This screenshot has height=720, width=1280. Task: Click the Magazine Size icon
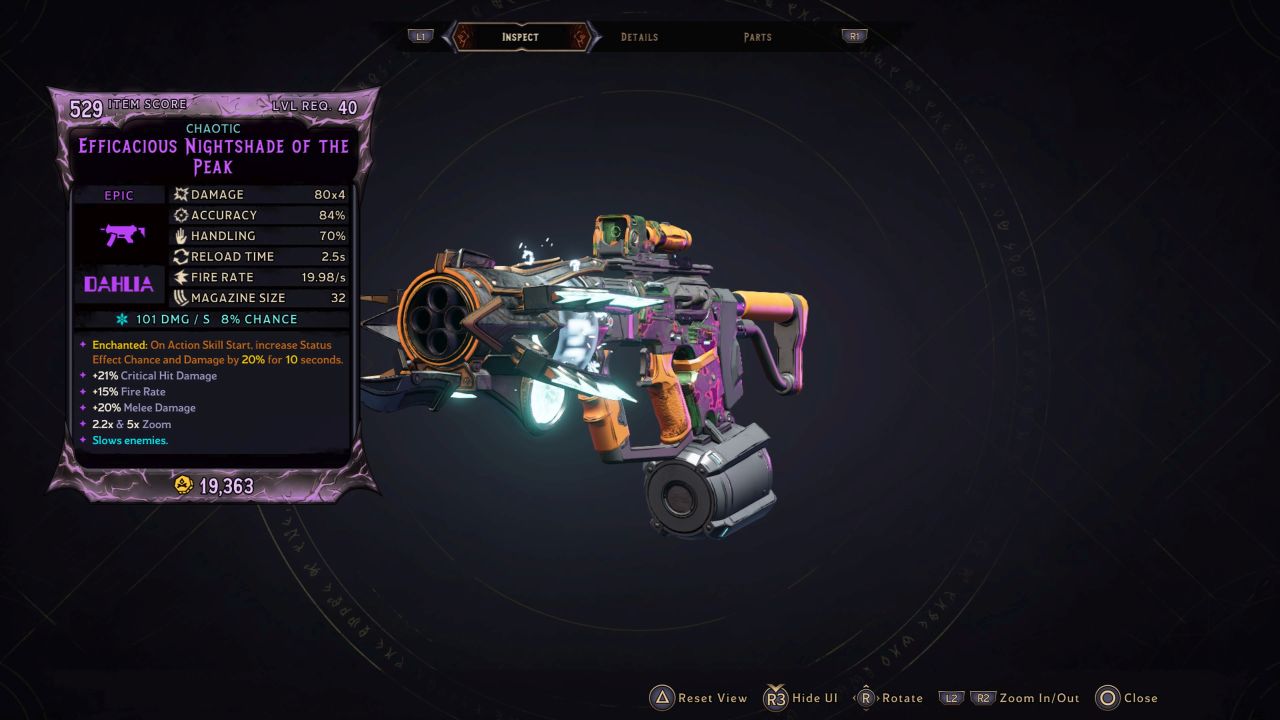click(x=180, y=298)
